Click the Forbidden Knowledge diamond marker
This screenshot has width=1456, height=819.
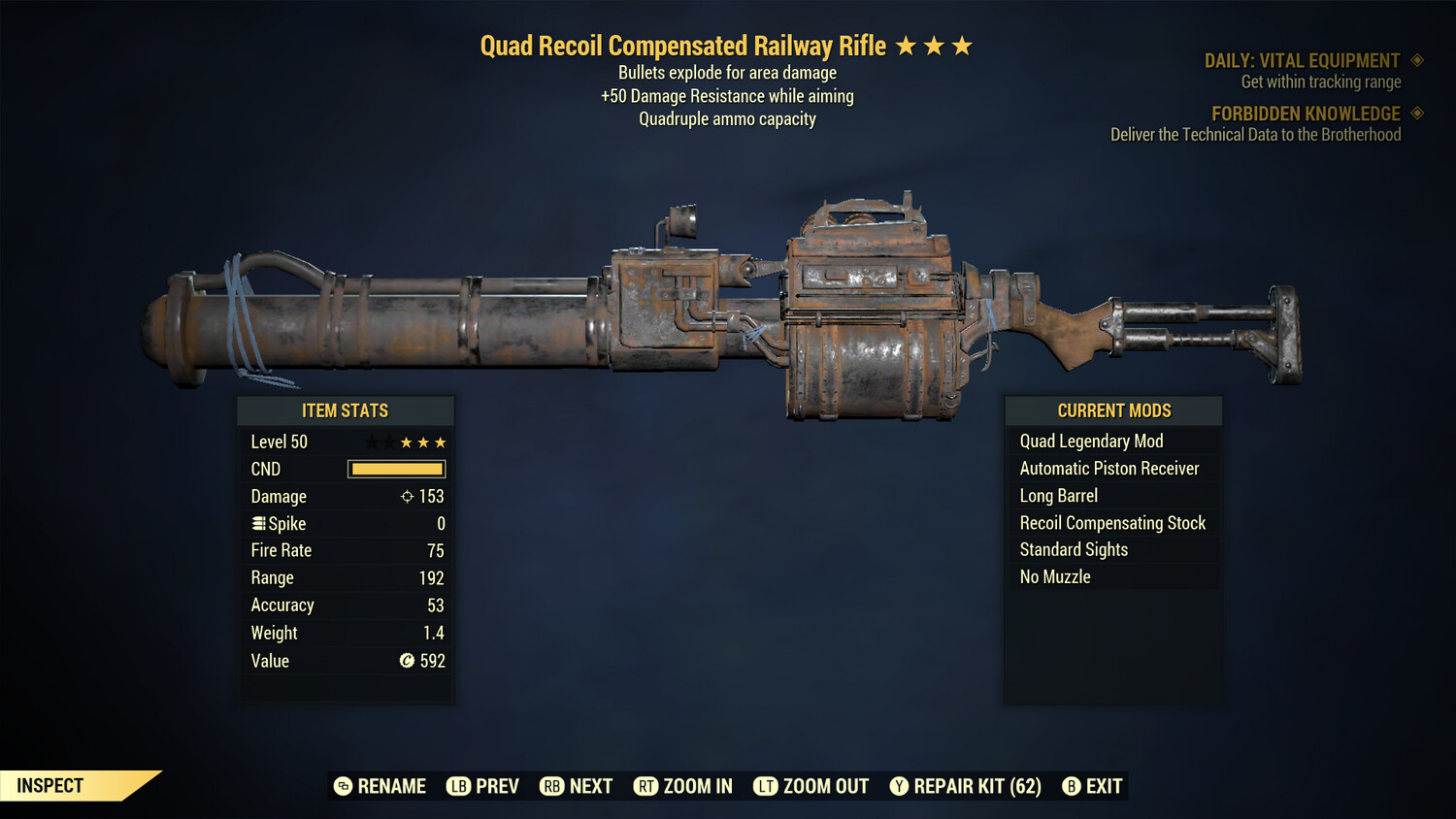tap(1415, 114)
